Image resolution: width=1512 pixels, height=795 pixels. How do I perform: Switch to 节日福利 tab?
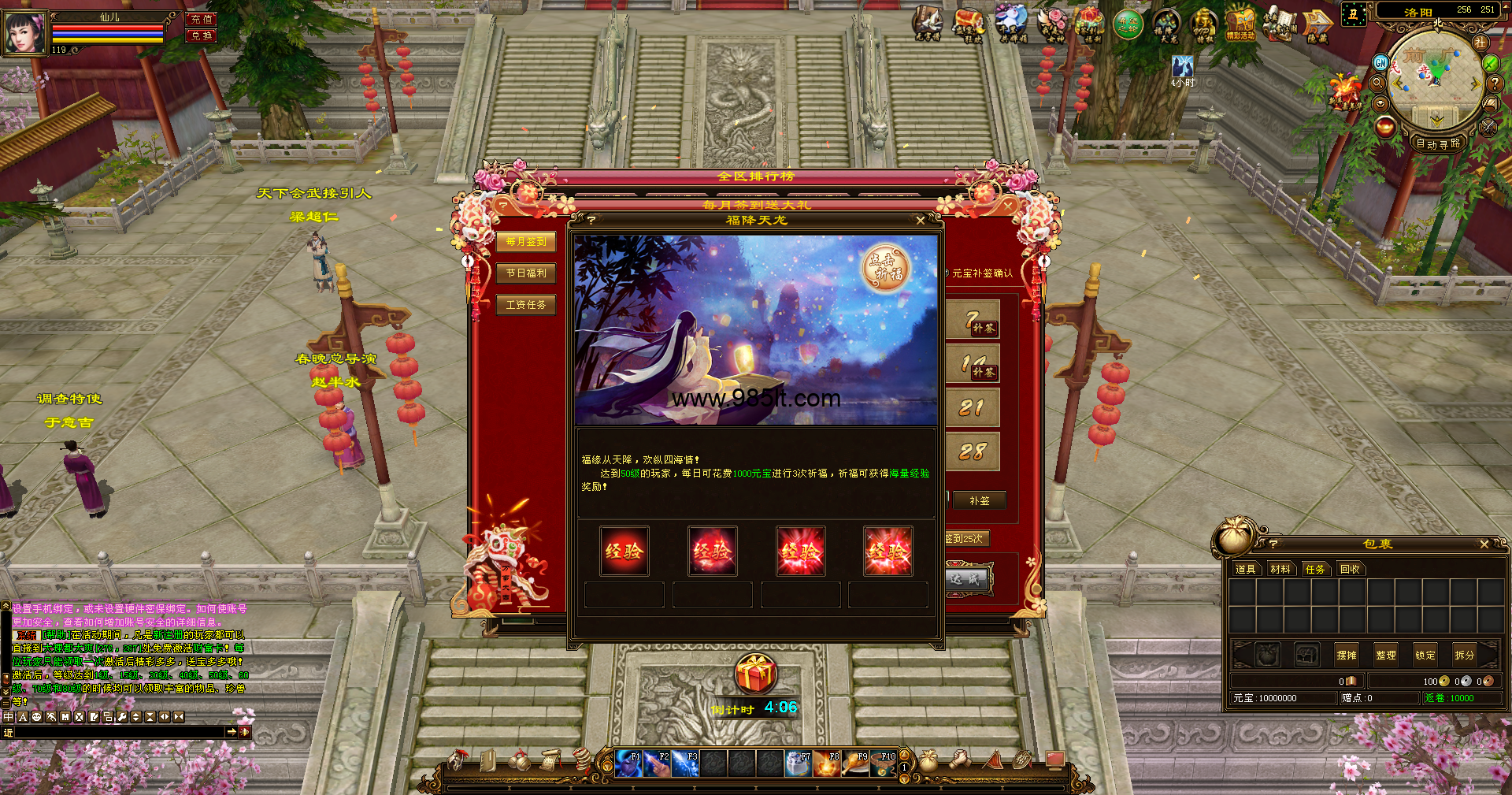point(526,273)
